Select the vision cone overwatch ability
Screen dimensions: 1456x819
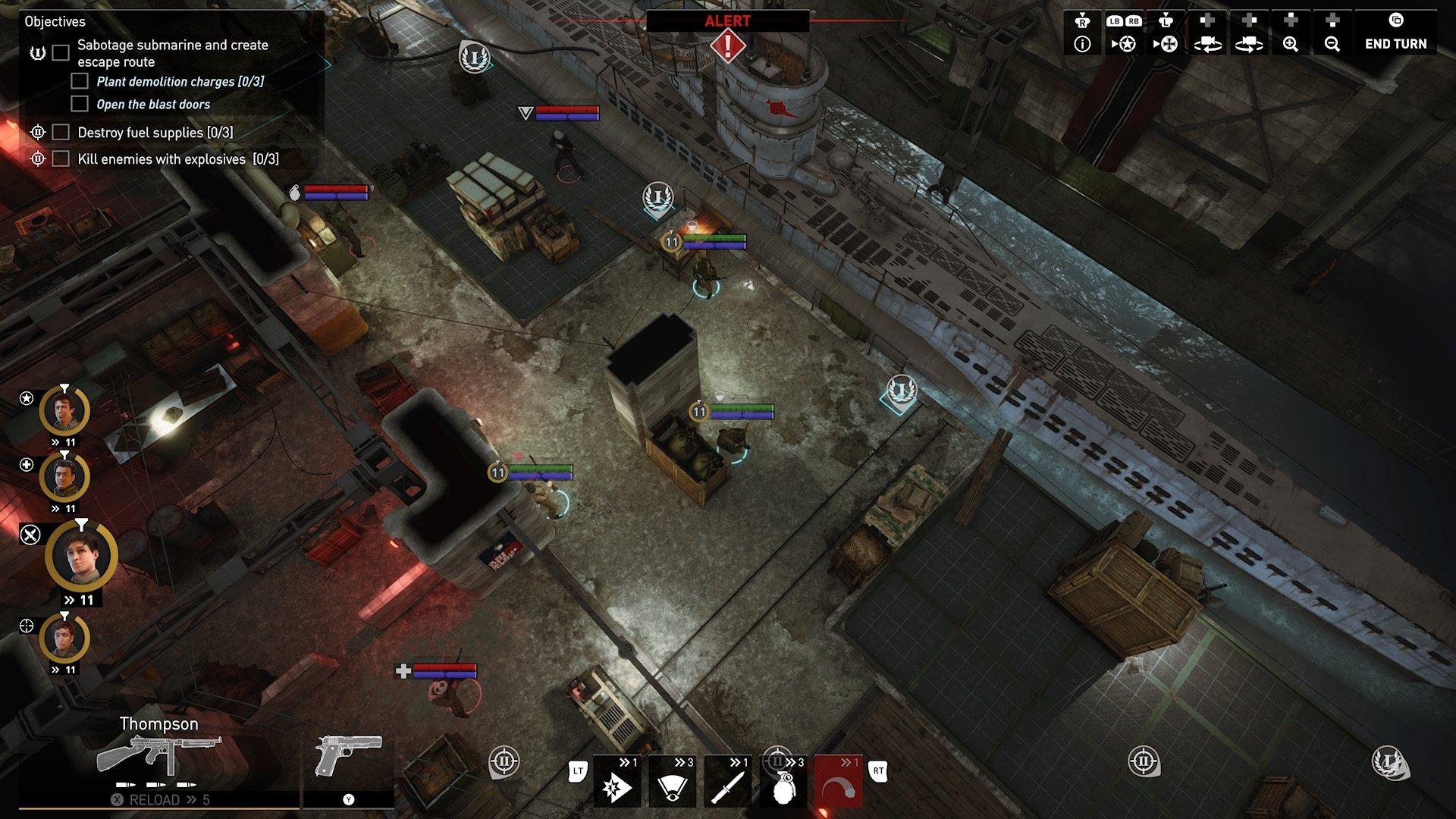671,785
